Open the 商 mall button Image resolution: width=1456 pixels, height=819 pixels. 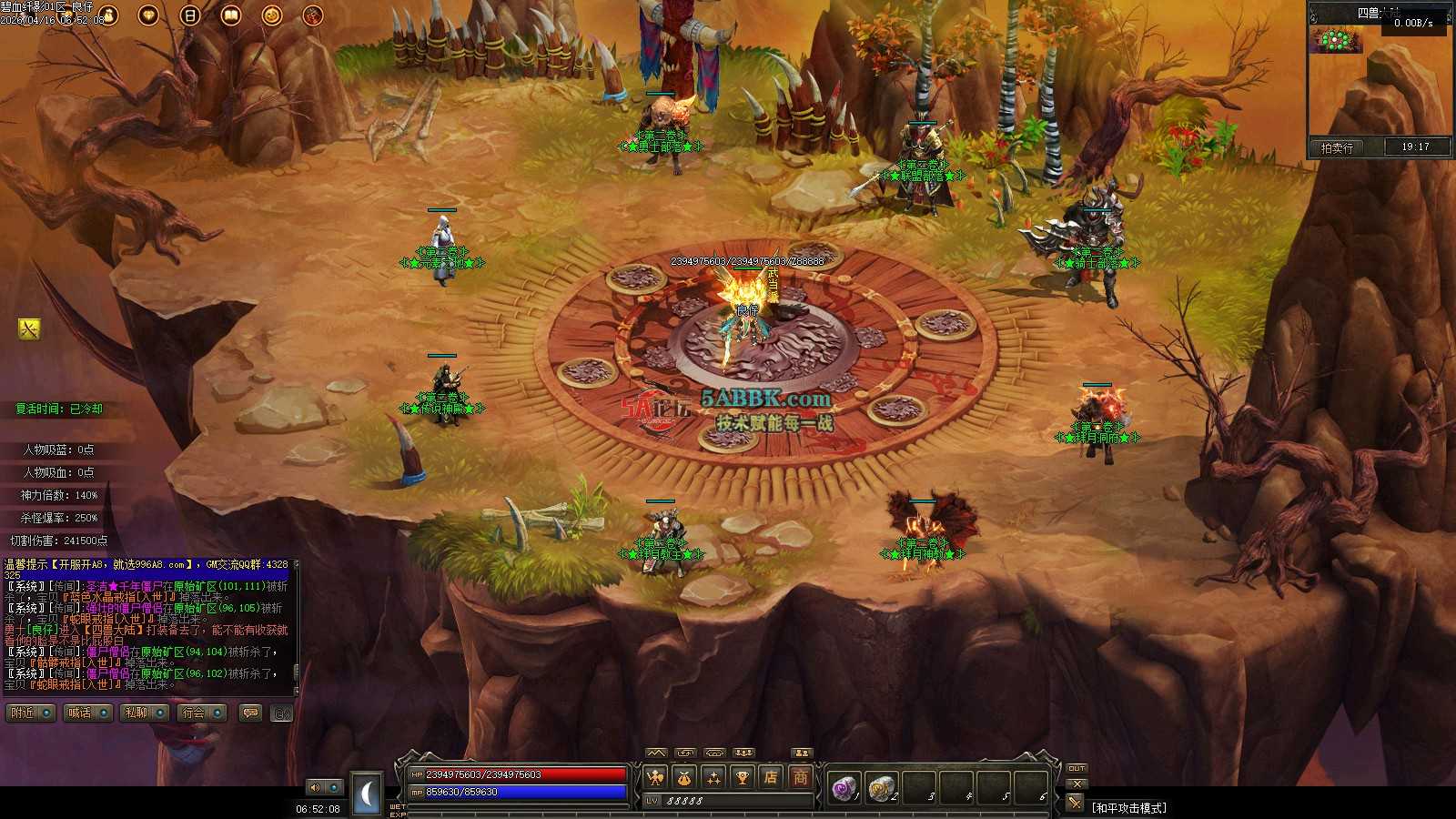(800, 777)
